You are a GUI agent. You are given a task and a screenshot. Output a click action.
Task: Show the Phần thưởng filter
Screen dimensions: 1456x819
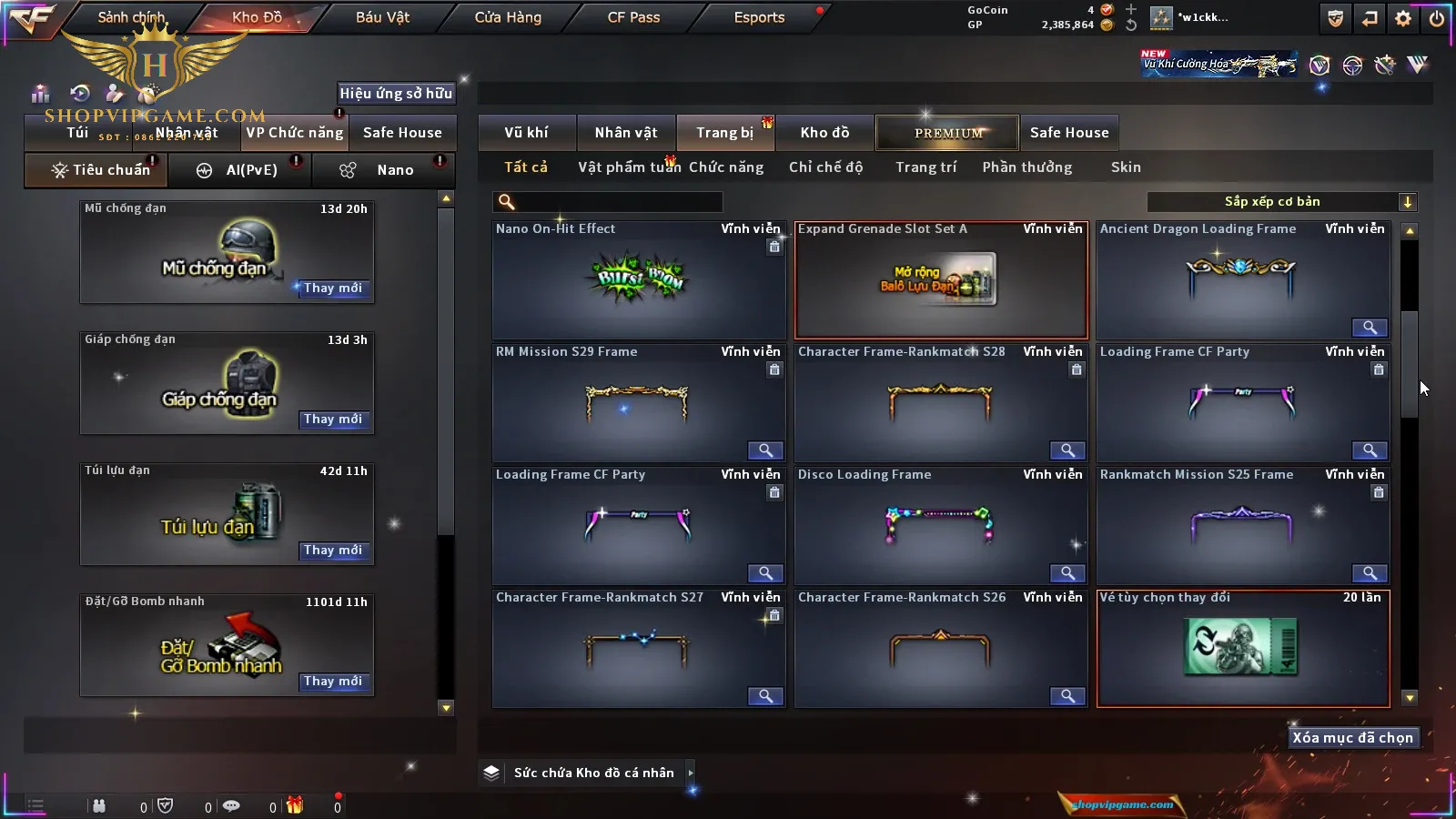click(x=1026, y=167)
